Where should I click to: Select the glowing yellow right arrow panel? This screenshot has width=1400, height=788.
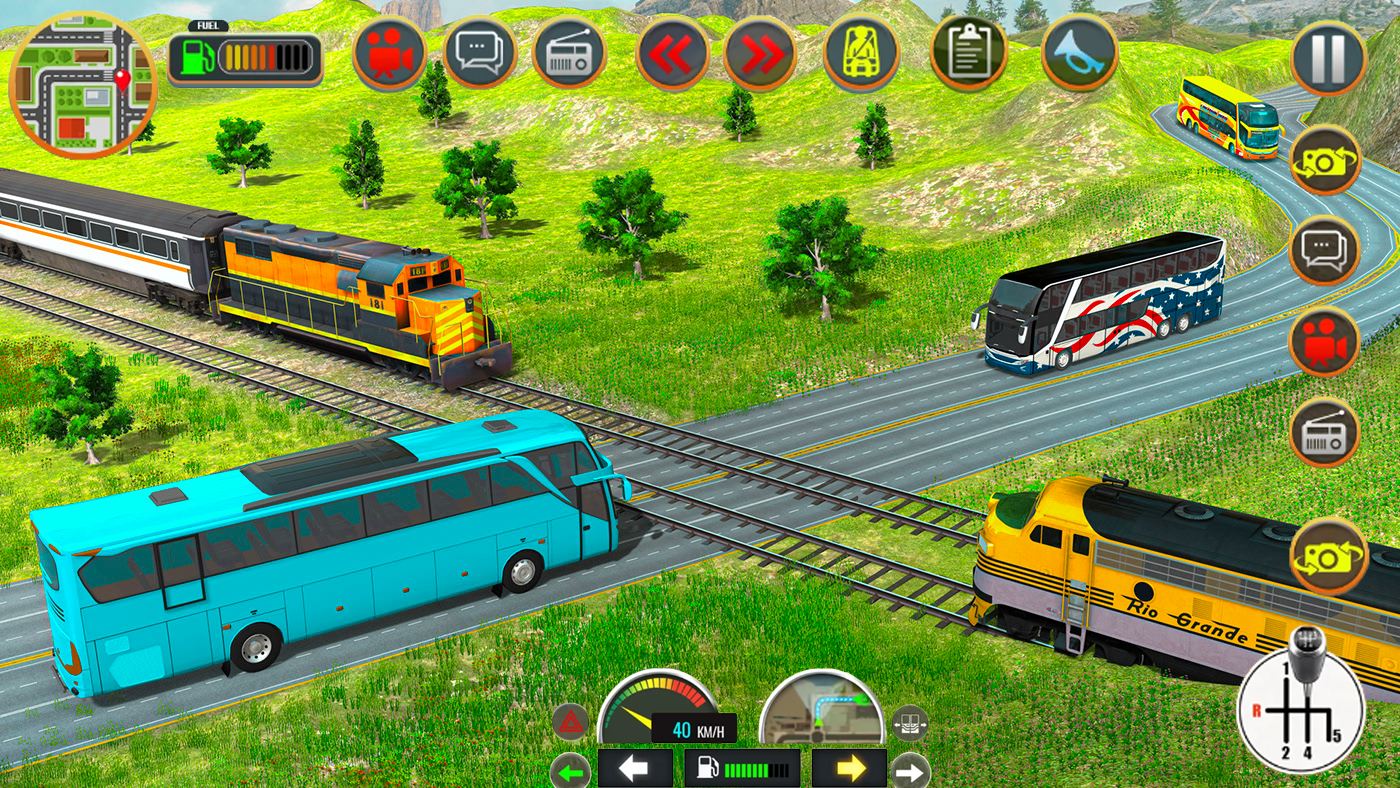coord(849,768)
